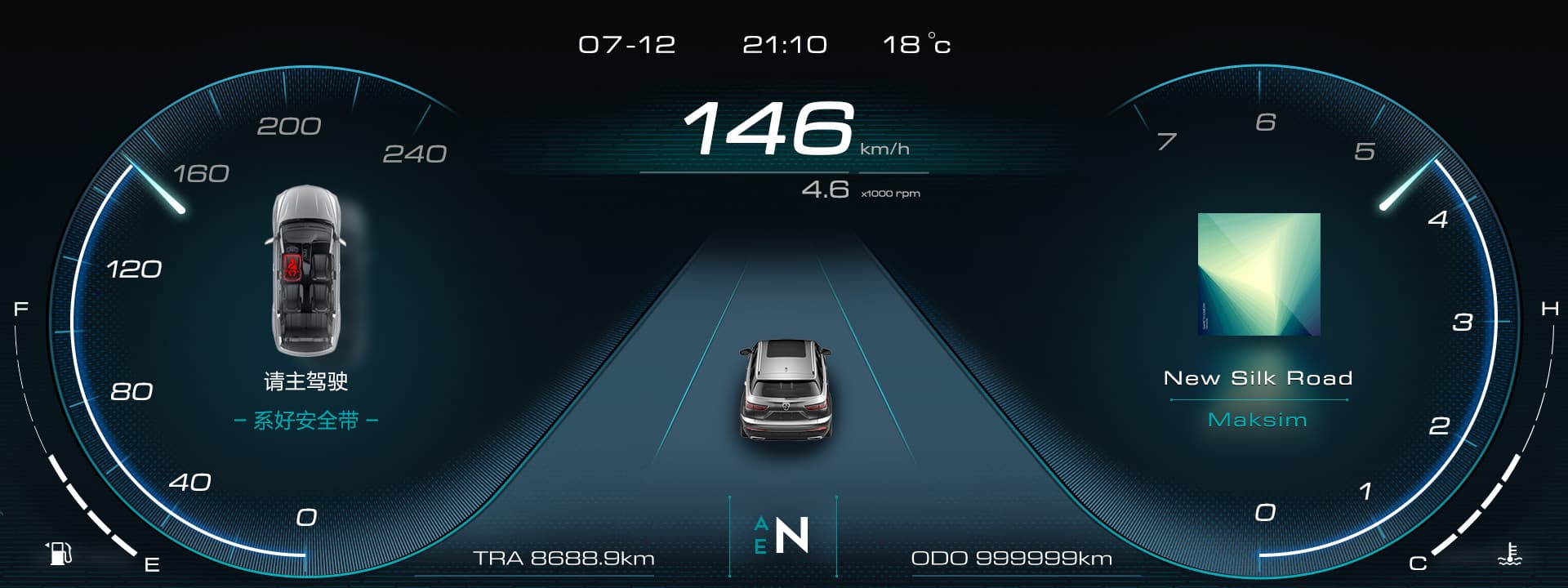Select the Maksim artist label
This screenshot has height=588, width=1568.
tap(1258, 420)
